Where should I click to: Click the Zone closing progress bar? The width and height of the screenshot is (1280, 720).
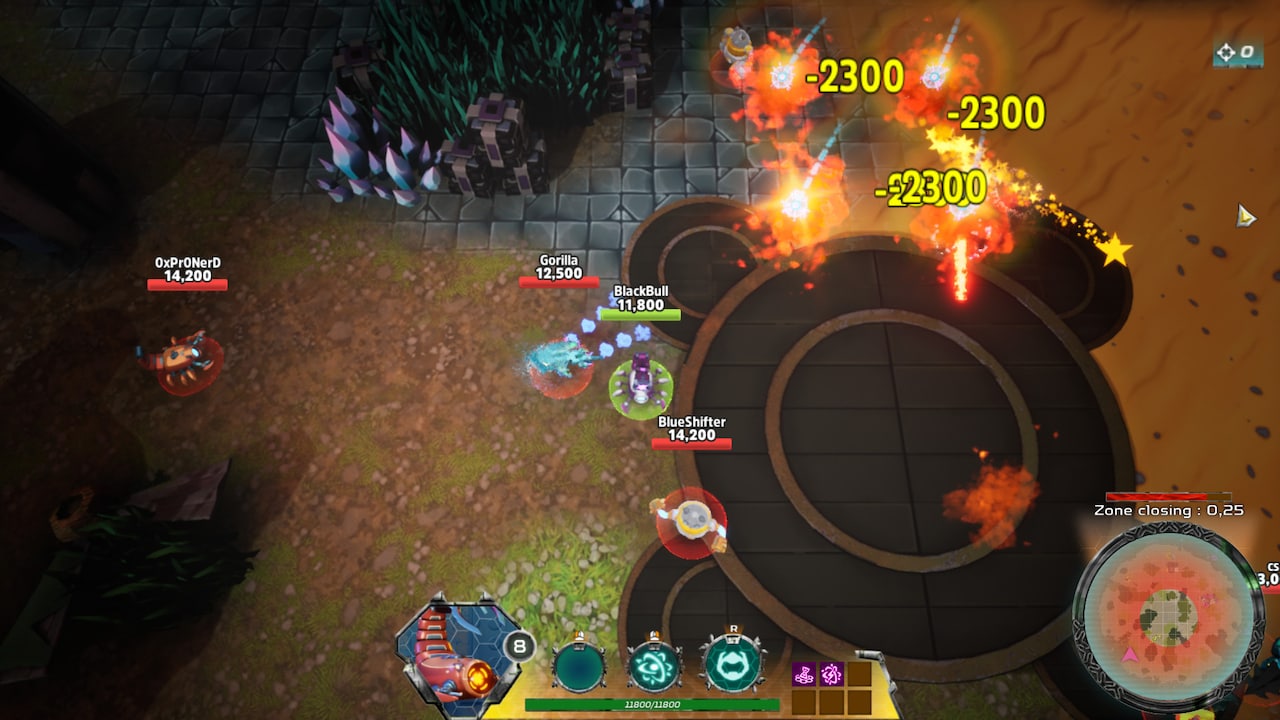coord(1168,496)
